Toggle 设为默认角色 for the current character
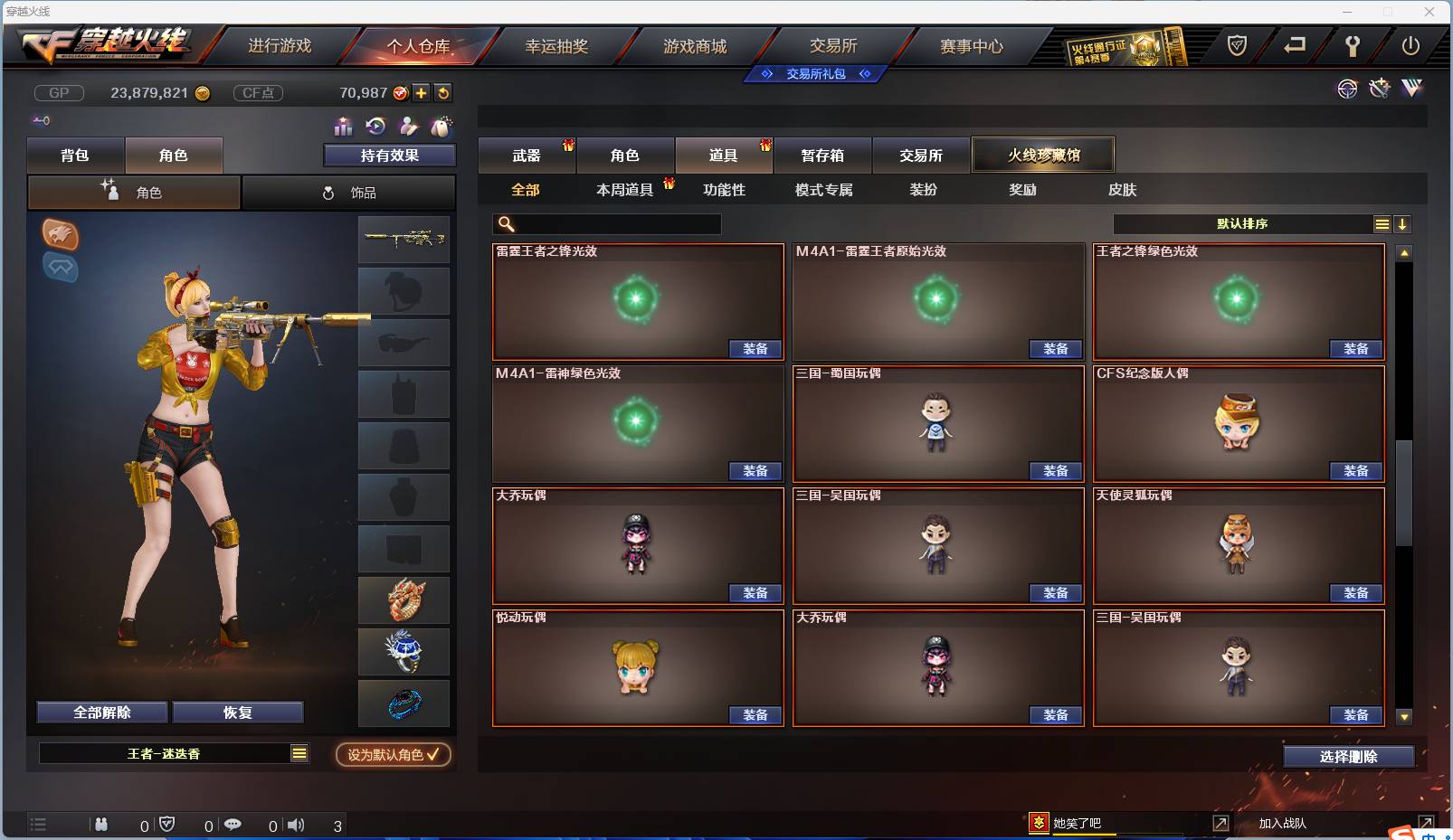 (392, 756)
